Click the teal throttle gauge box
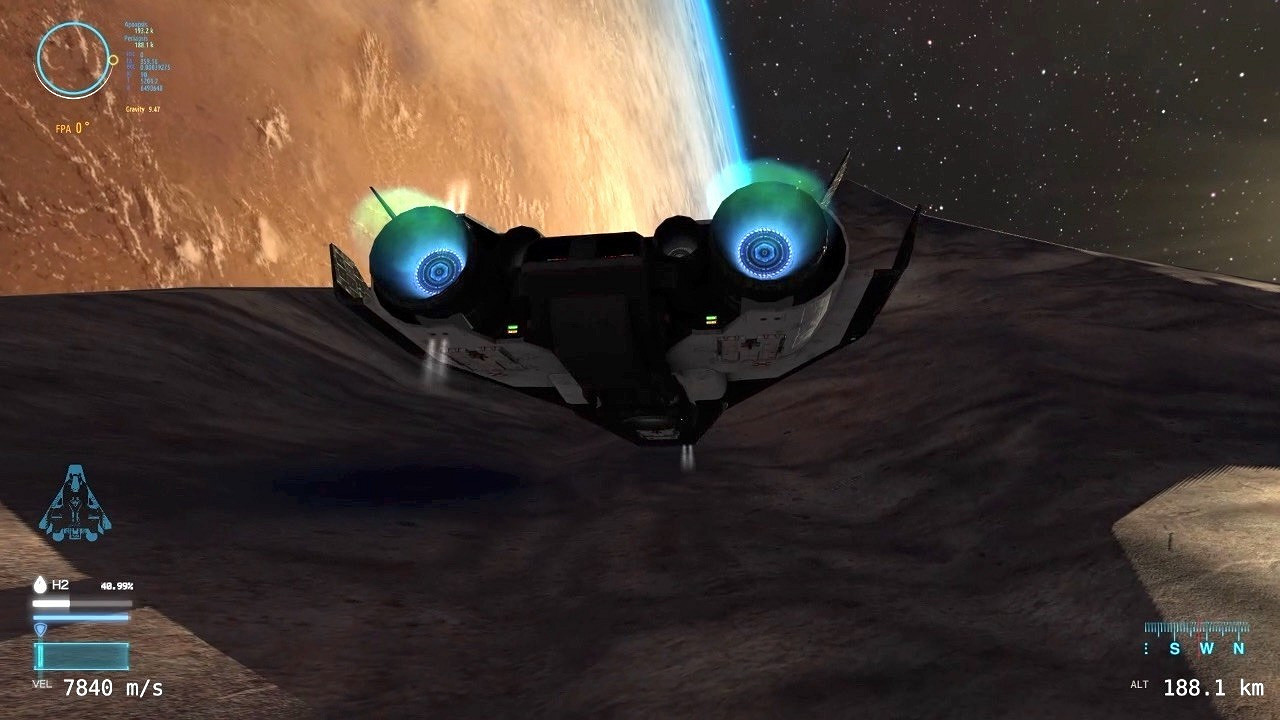The width and height of the screenshot is (1280, 720). pyautogui.click(x=81, y=655)
